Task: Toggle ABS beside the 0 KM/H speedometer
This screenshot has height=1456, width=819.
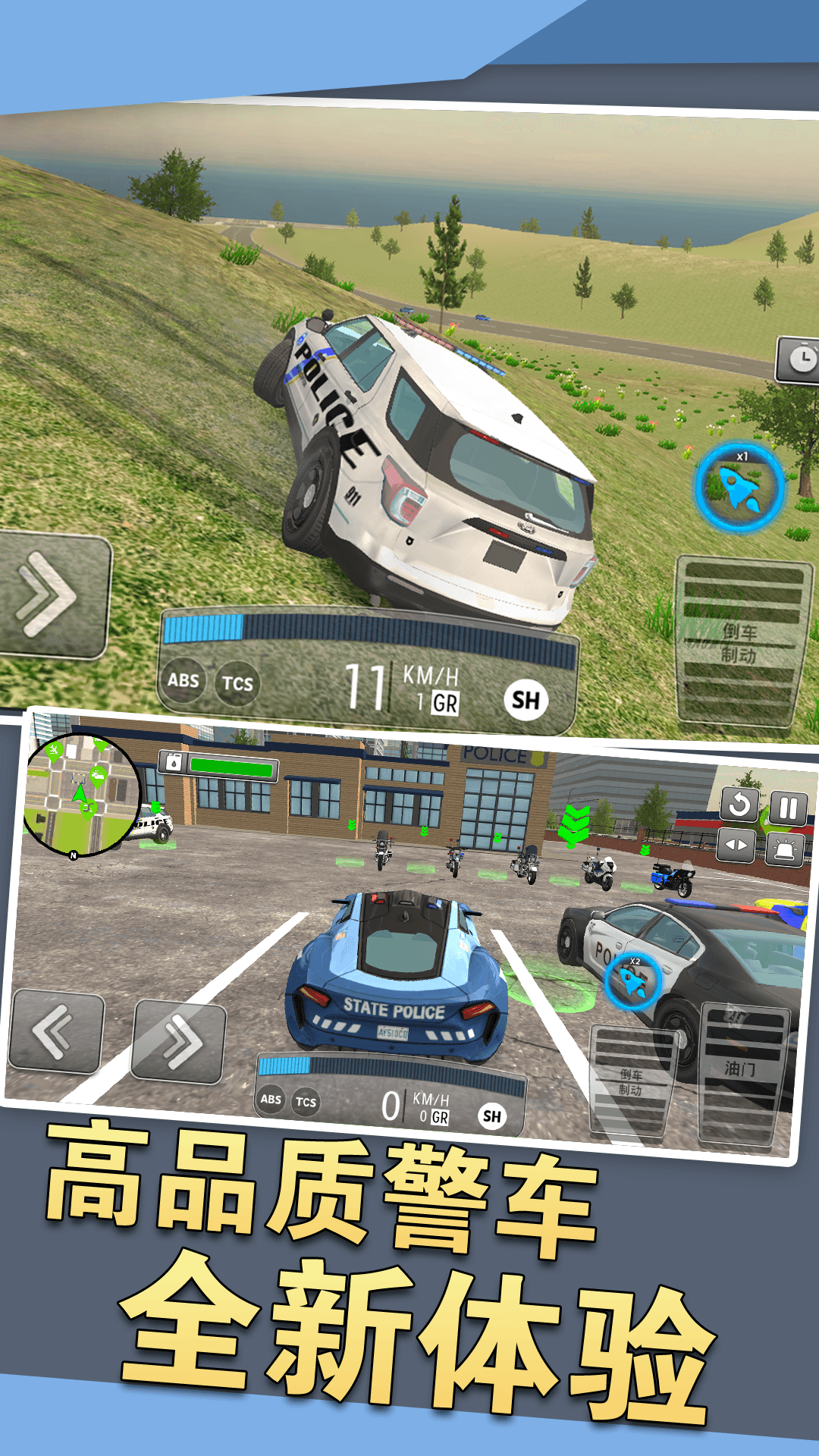Action: (271, 1100)
